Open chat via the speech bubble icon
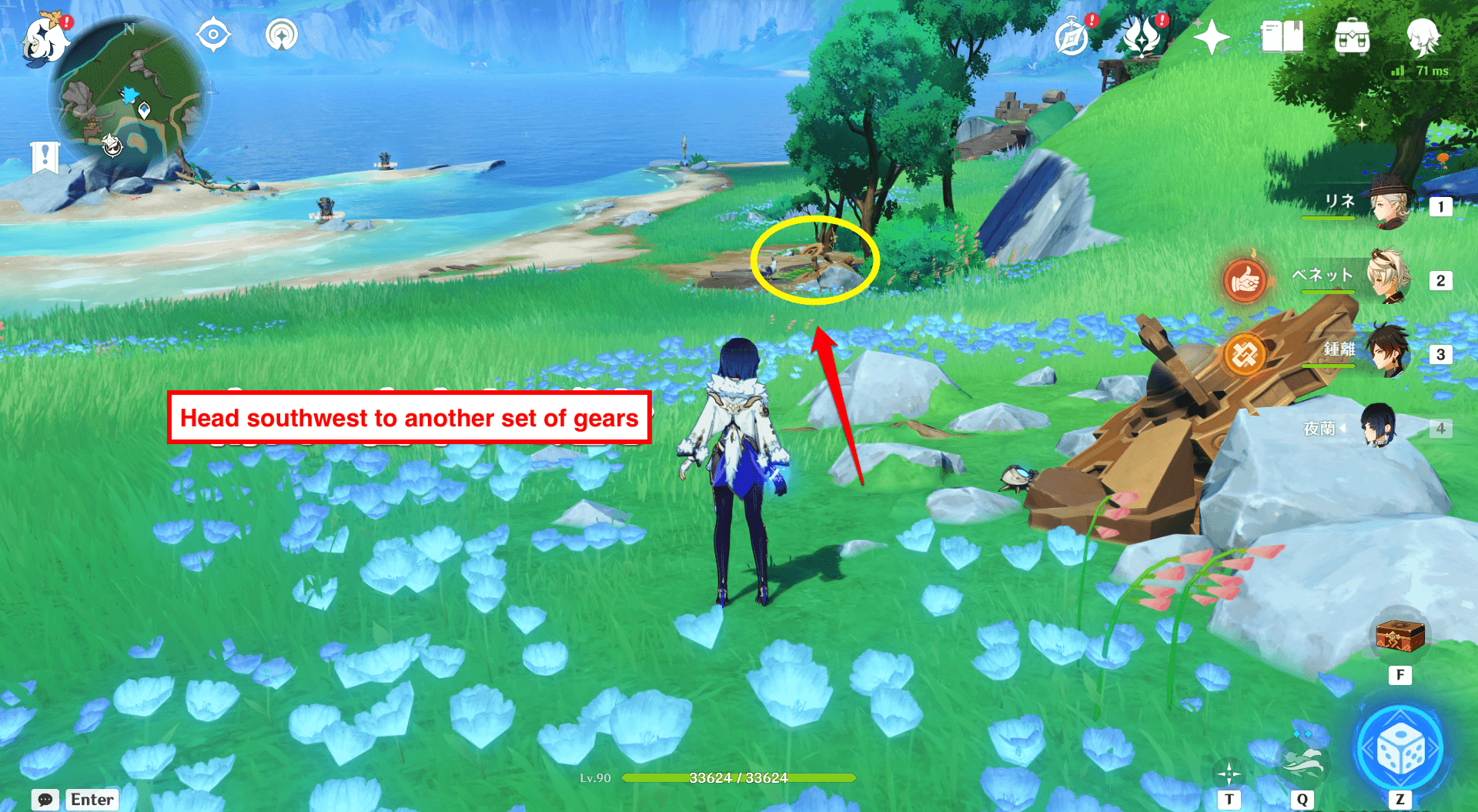 tap(45, 799)
